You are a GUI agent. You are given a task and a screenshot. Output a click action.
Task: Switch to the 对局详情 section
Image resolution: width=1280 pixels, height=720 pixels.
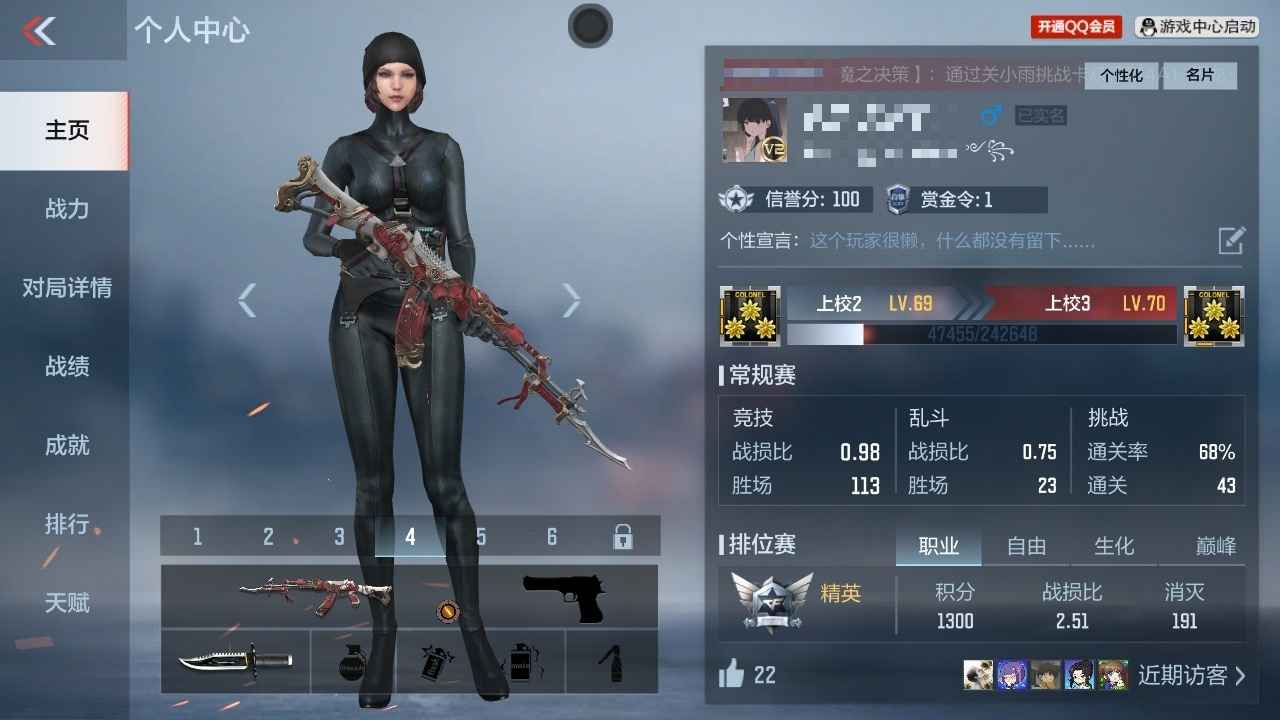click(66, 288)
